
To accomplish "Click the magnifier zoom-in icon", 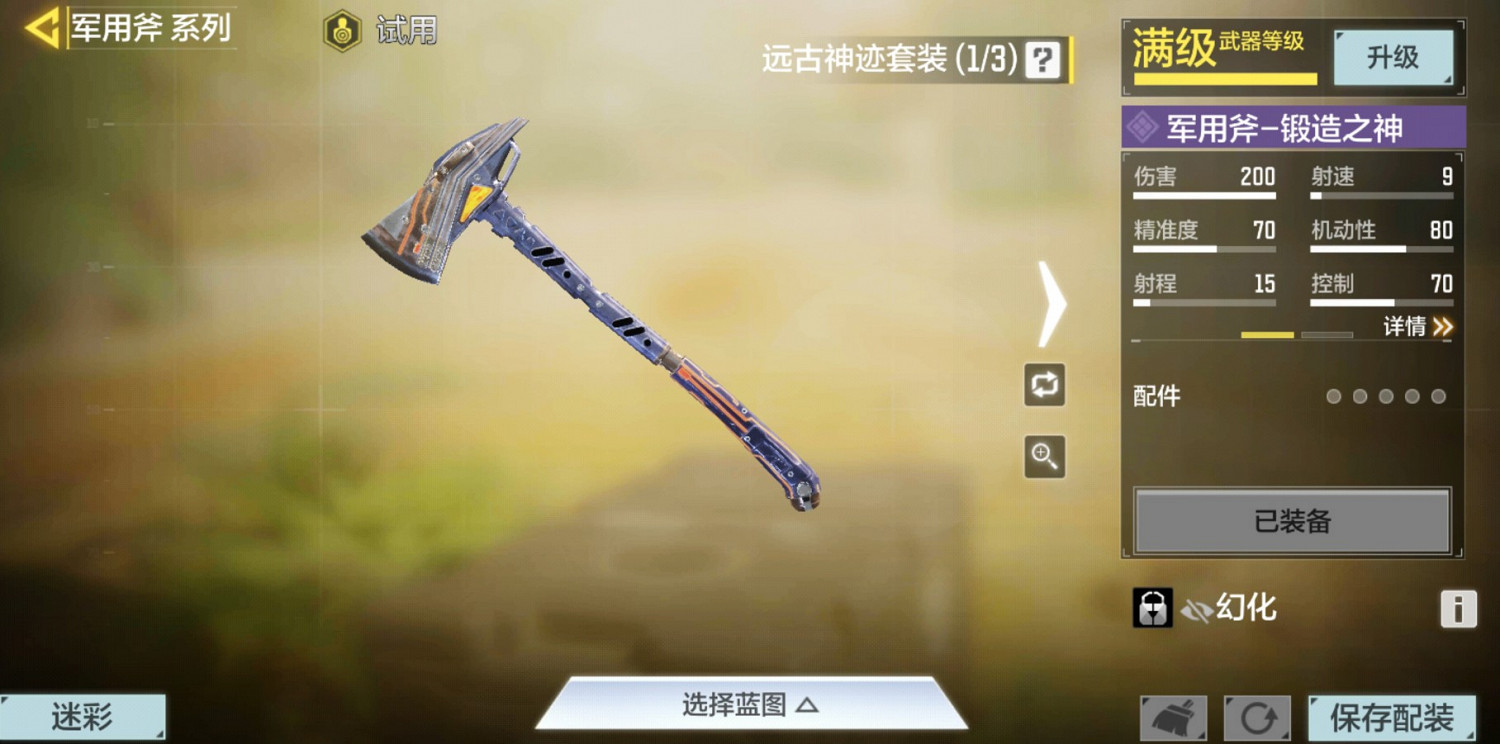I will coord(1044,456).
